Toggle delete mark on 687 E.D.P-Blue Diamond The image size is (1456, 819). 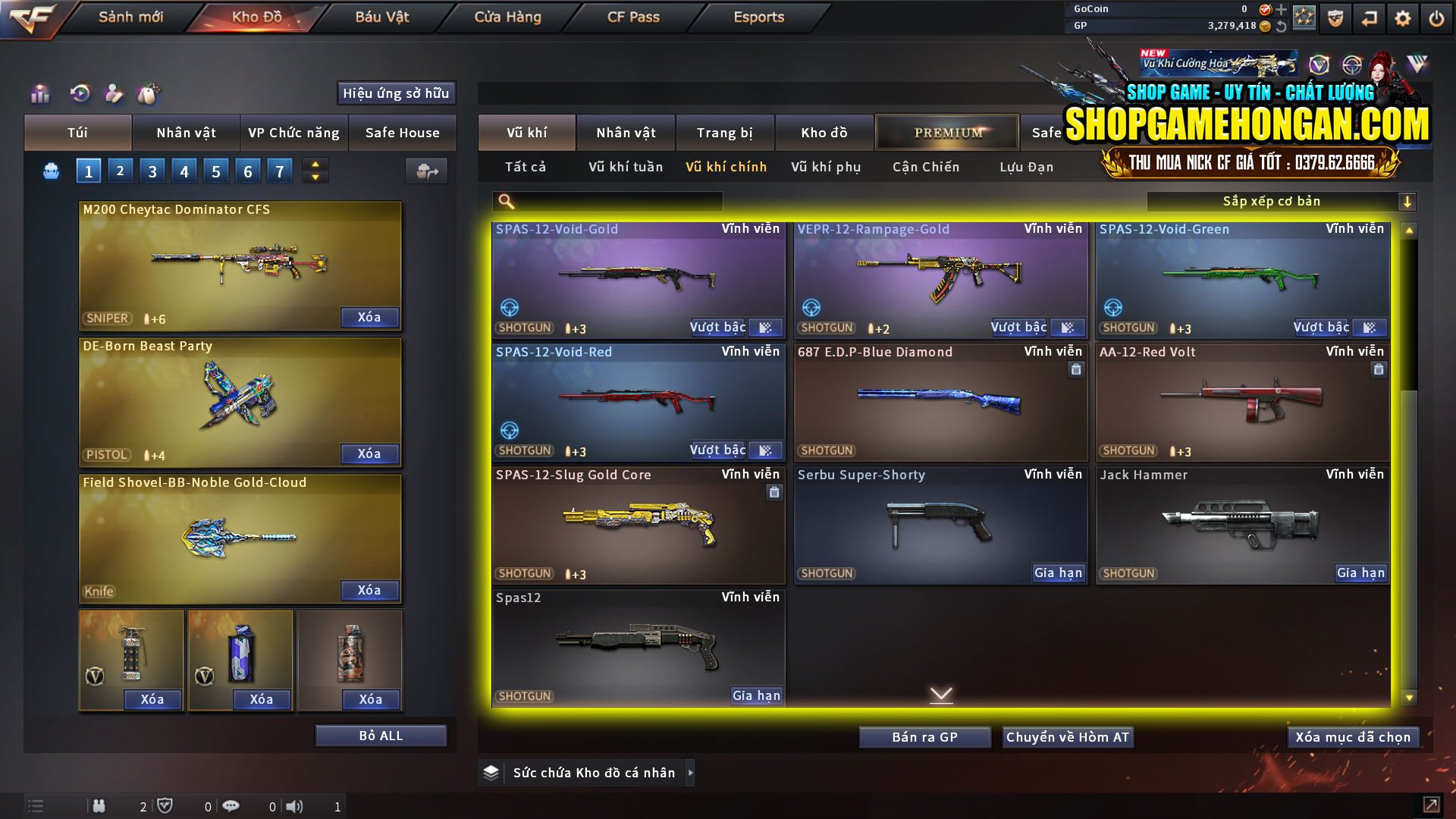pos(1076,369)
